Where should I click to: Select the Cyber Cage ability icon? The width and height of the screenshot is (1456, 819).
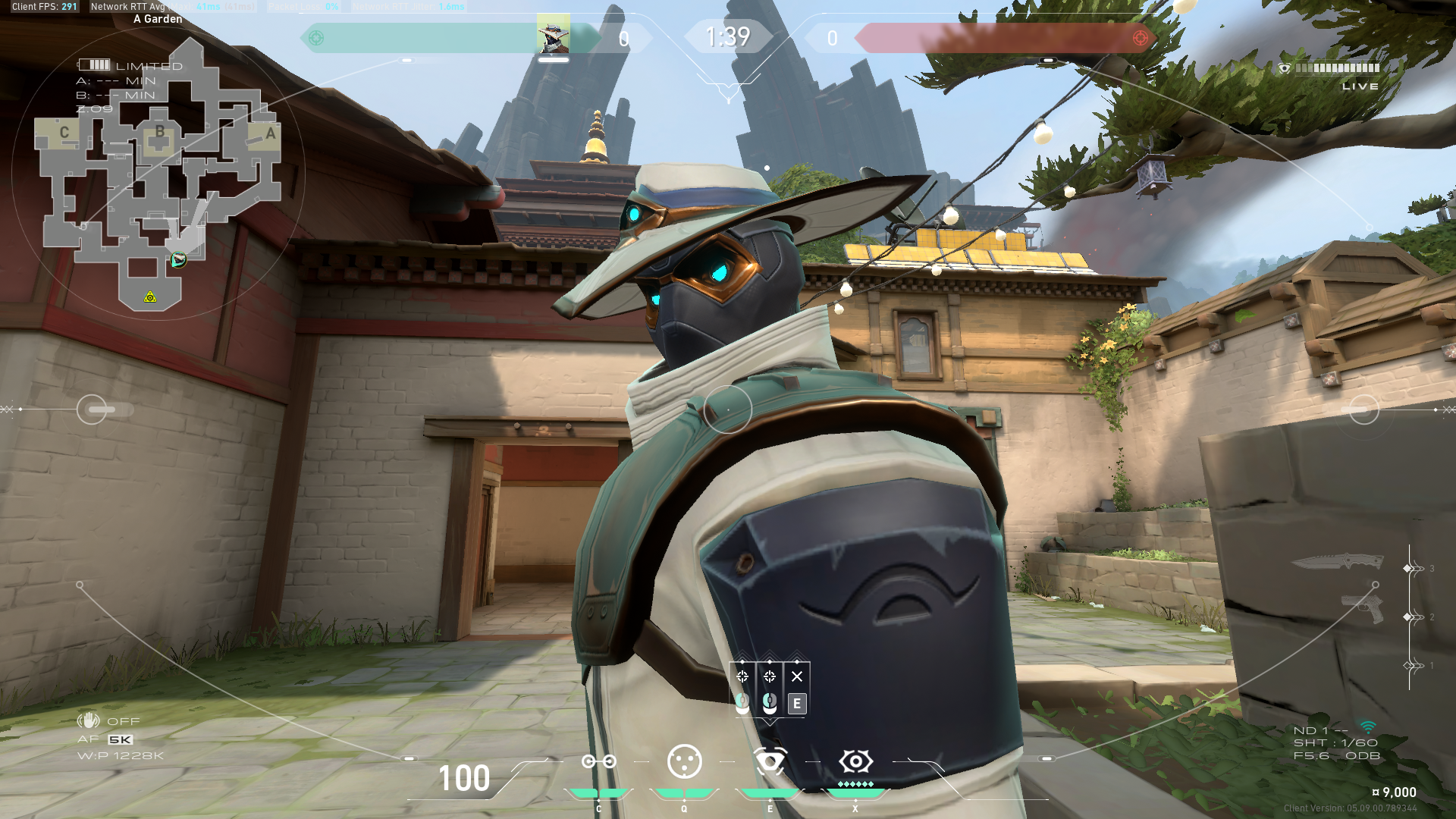click(684, 761)
